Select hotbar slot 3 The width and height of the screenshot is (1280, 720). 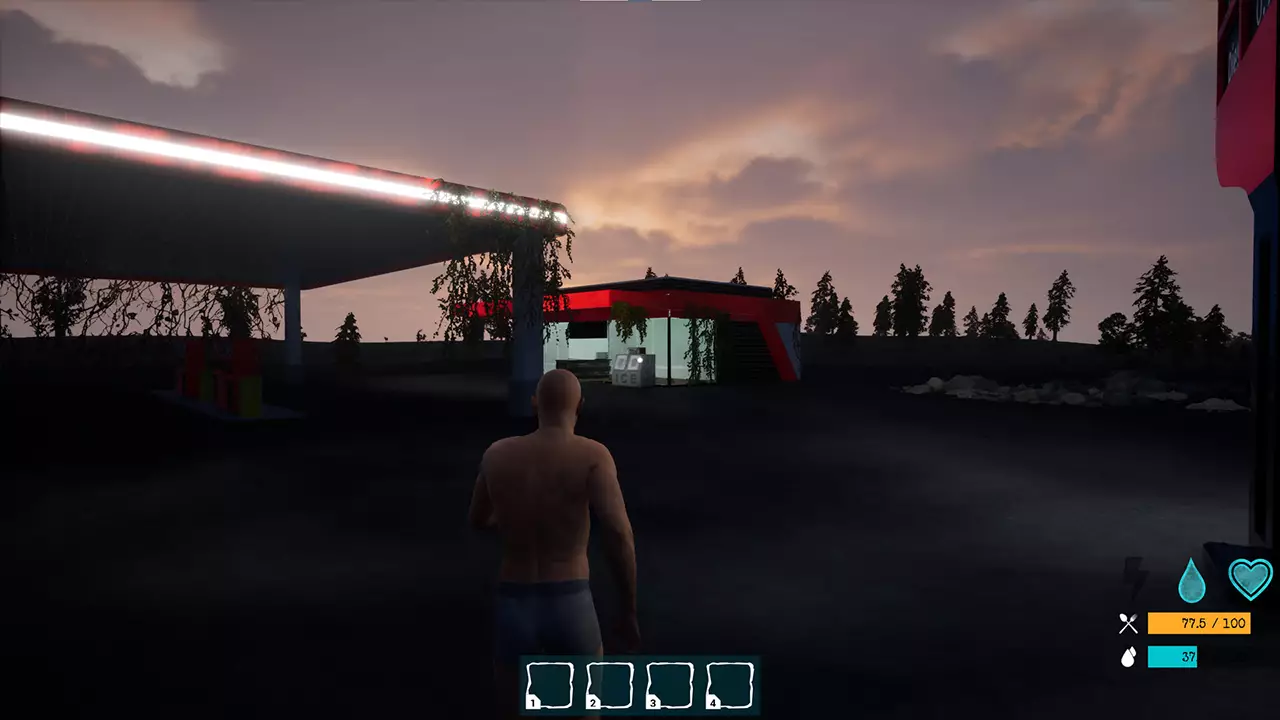pyautogui.click(x=668, y=683)
